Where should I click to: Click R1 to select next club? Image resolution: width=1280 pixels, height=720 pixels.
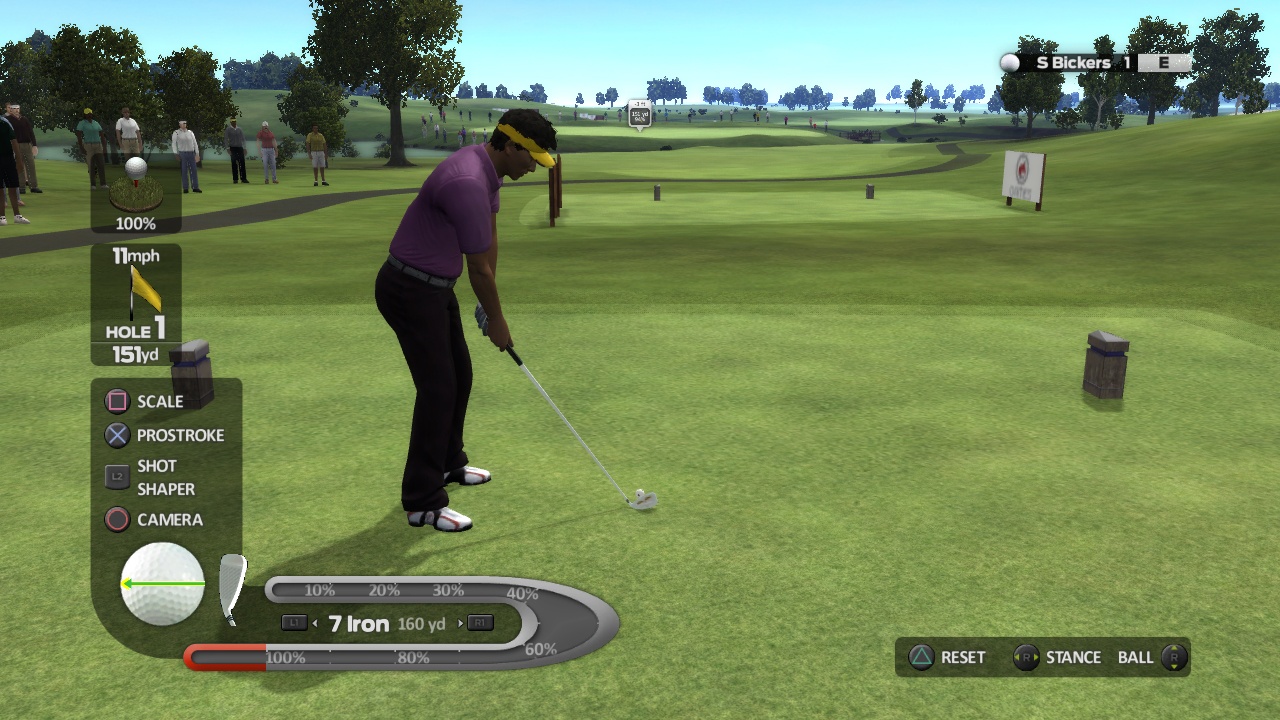click(x=479, y=623)
